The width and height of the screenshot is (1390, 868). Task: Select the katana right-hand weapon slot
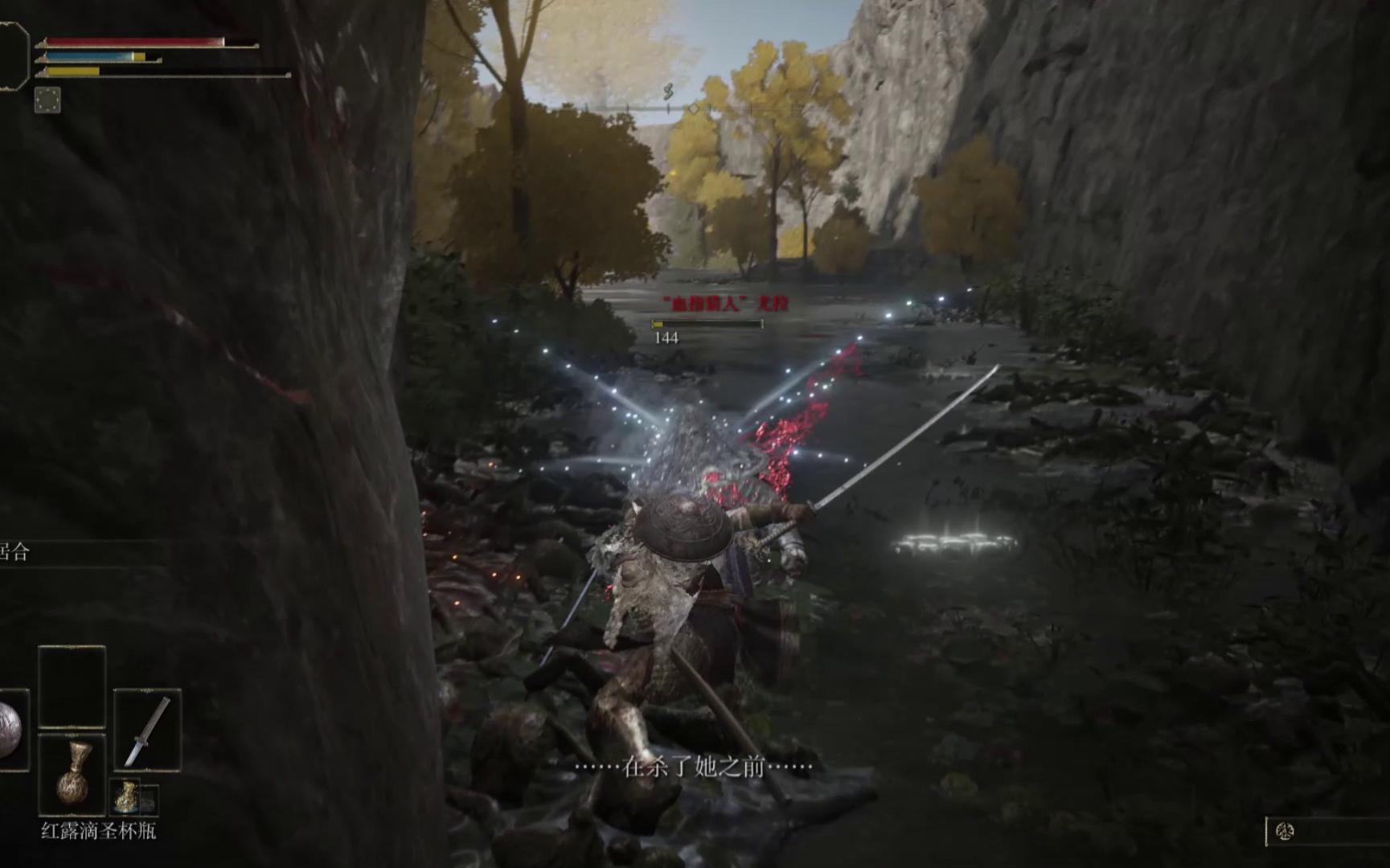pyautogui.click(x=147, y=730)
